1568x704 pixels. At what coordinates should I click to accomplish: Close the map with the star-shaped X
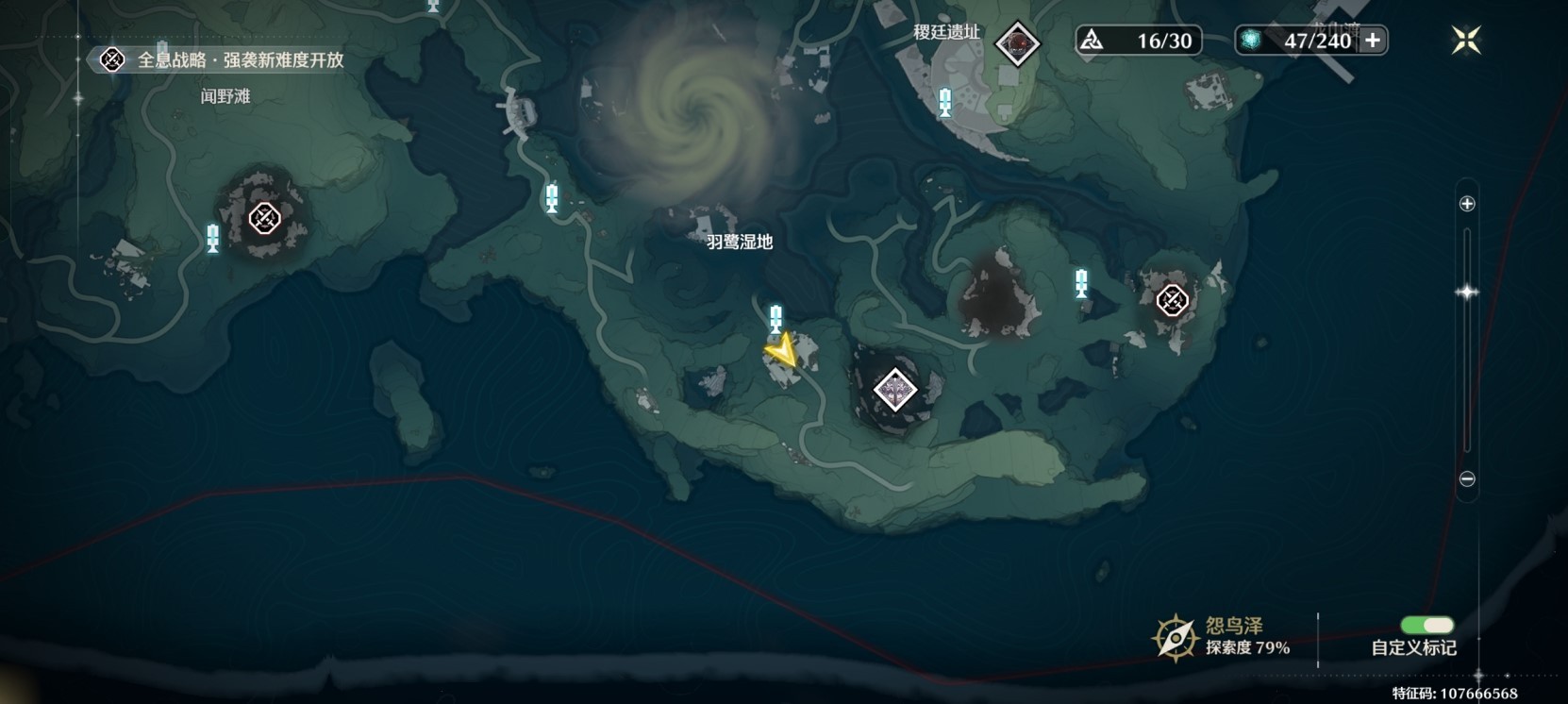pyautogui.click(x=1466, y=41)
